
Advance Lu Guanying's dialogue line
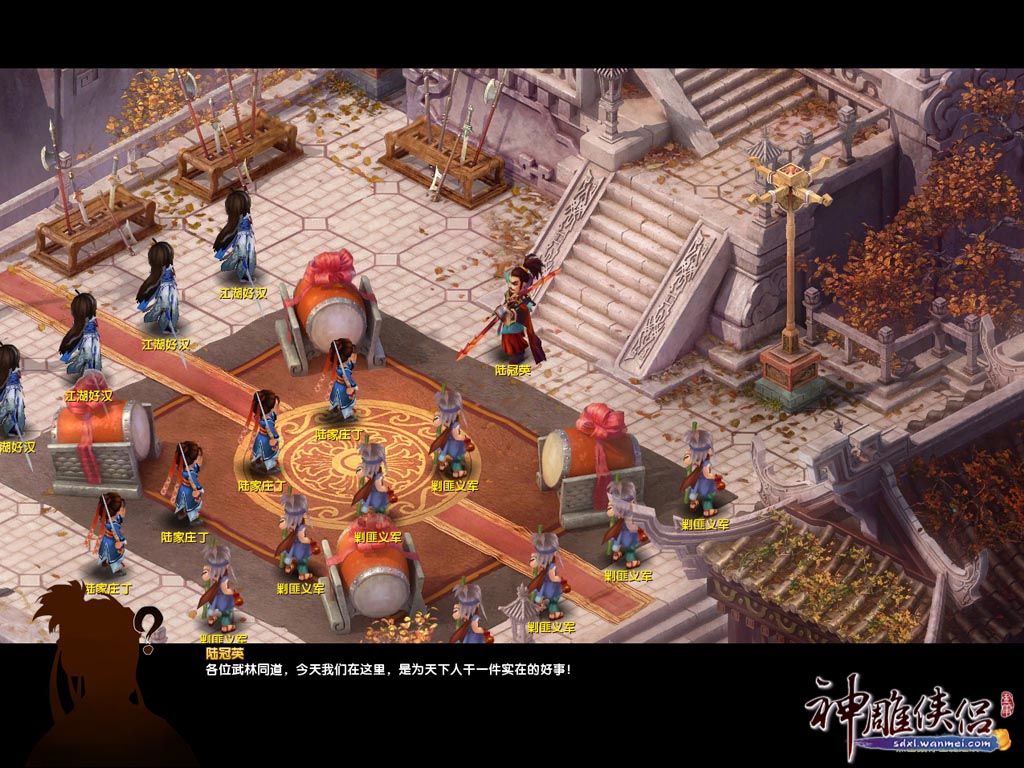point(388,670)
